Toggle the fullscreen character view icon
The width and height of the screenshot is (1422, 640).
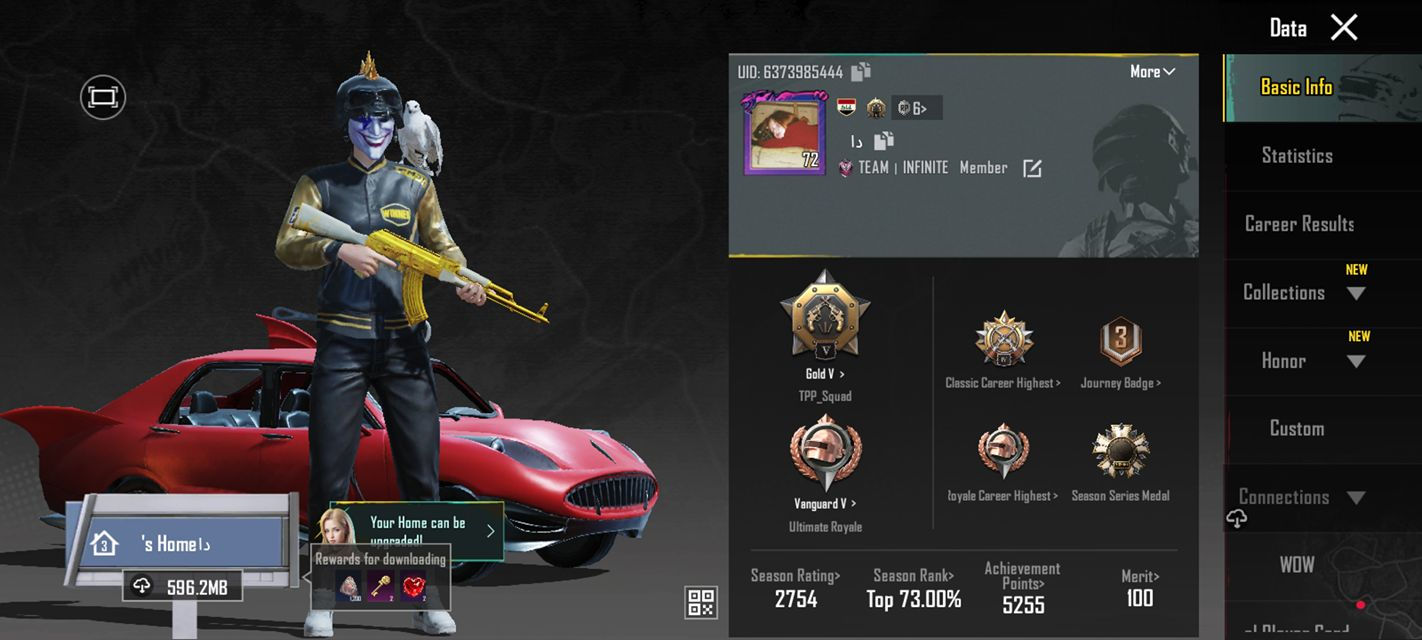[103, 97]
